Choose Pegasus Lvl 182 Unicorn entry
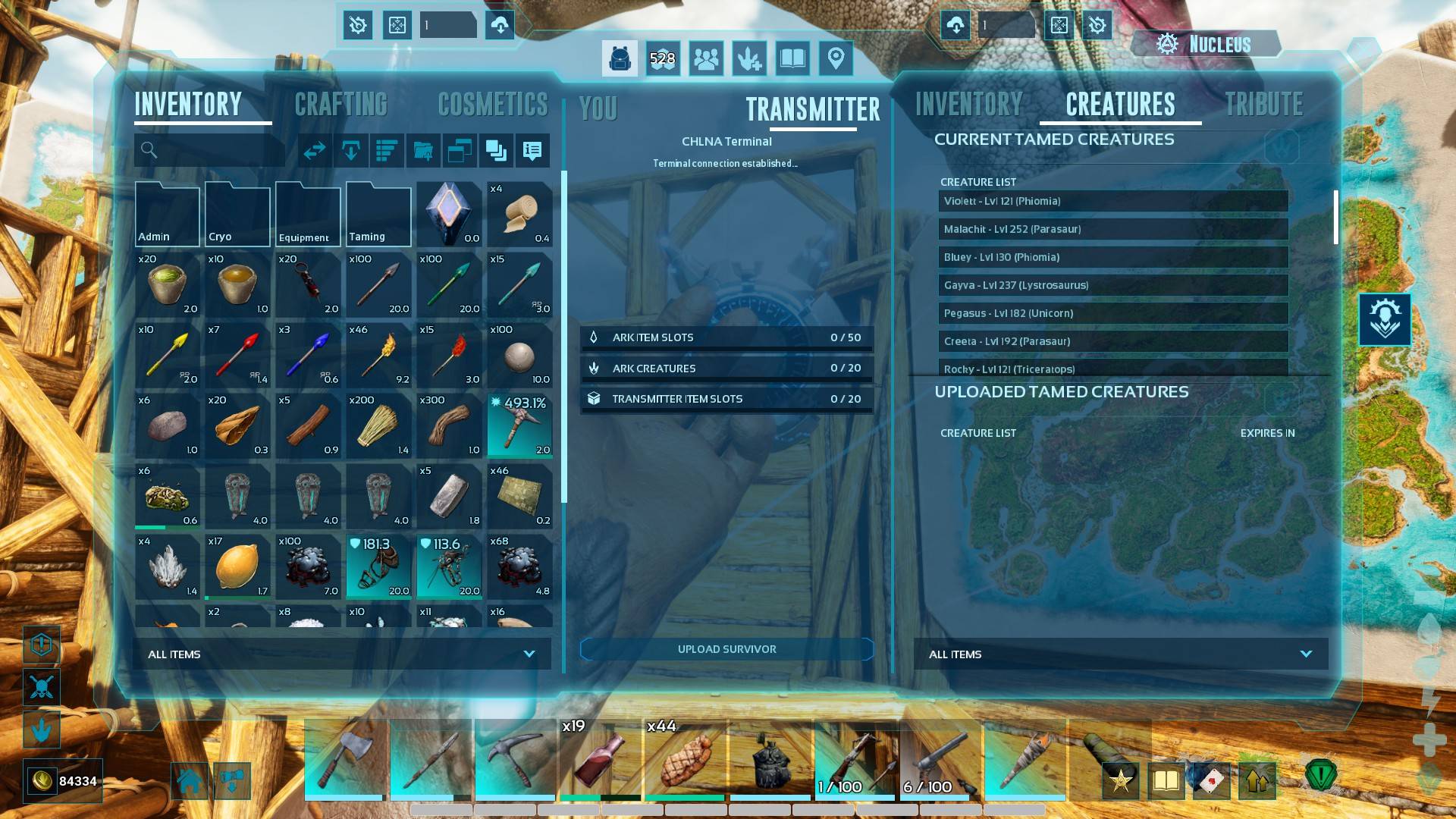Image resolution: width=1456 pixels, height=819 pixels. 1112,313
